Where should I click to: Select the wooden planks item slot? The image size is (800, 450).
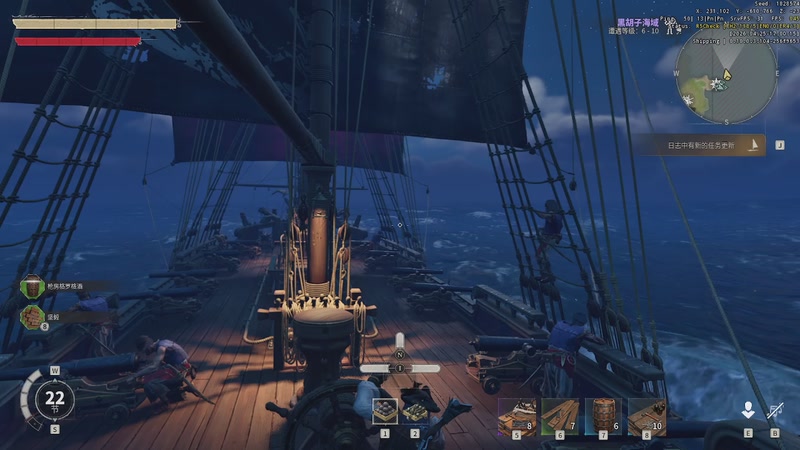click(x=560, y=415)
